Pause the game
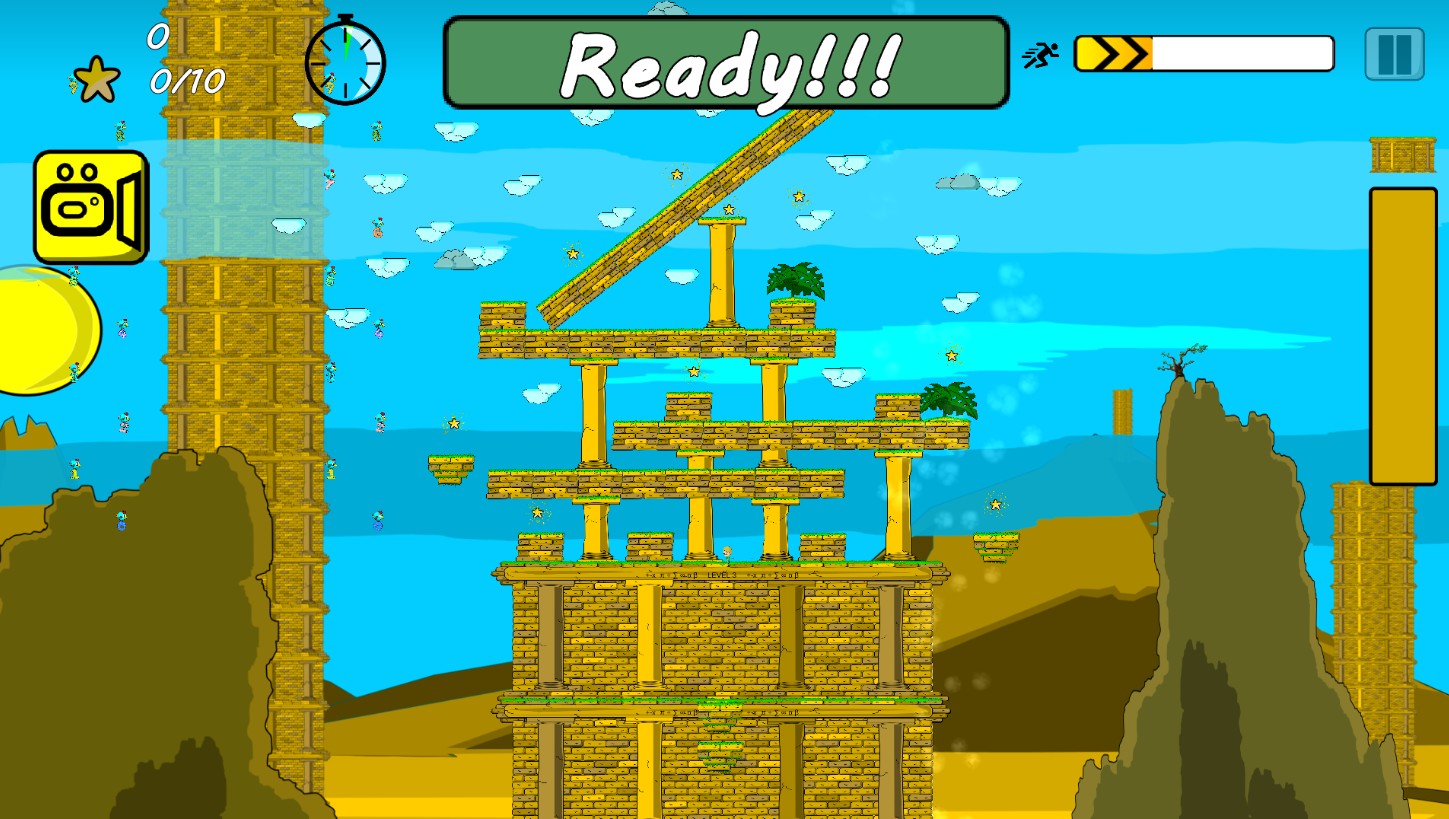The width and height of the screenshot is (1449, 819). pyautogui.click(x=1394, y=54)
